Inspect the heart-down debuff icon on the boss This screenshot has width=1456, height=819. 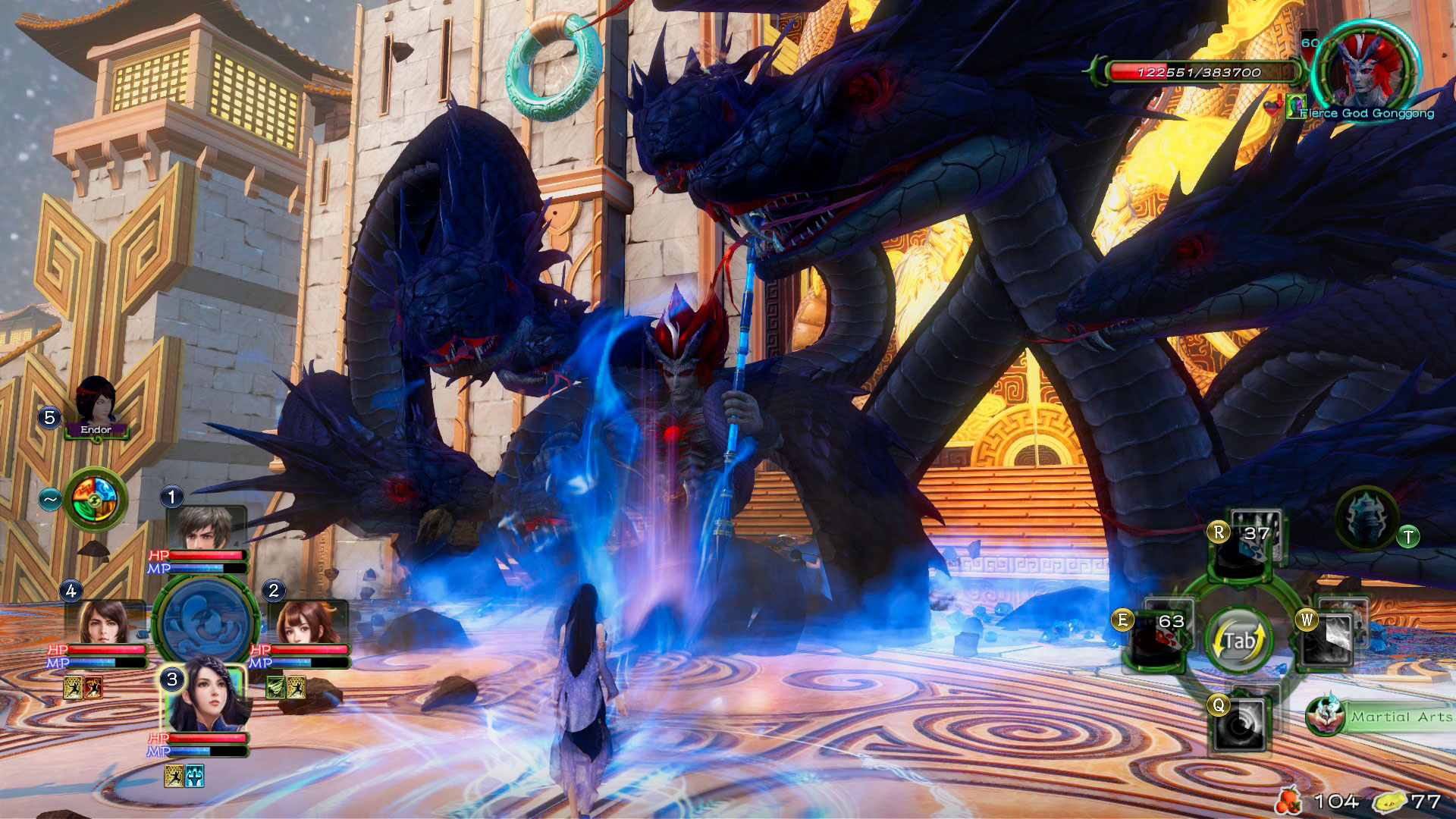pos(1274,108)
